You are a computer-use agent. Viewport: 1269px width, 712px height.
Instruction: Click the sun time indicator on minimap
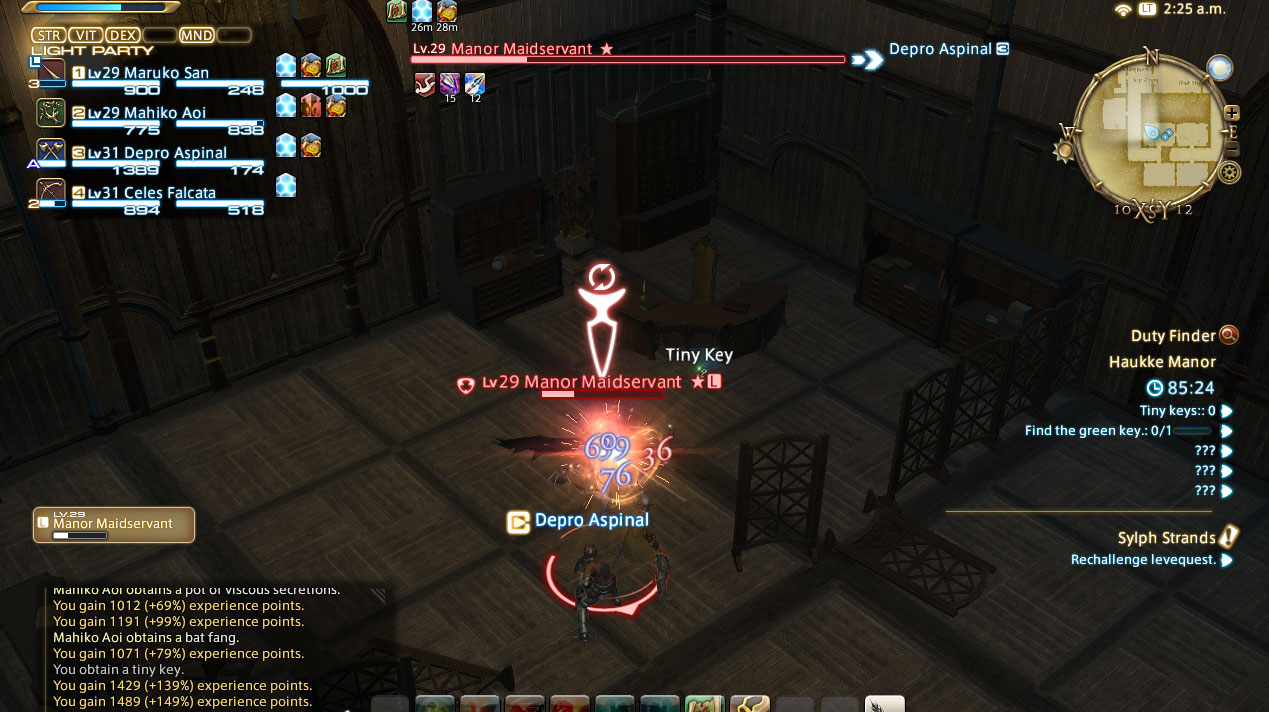1064,151
